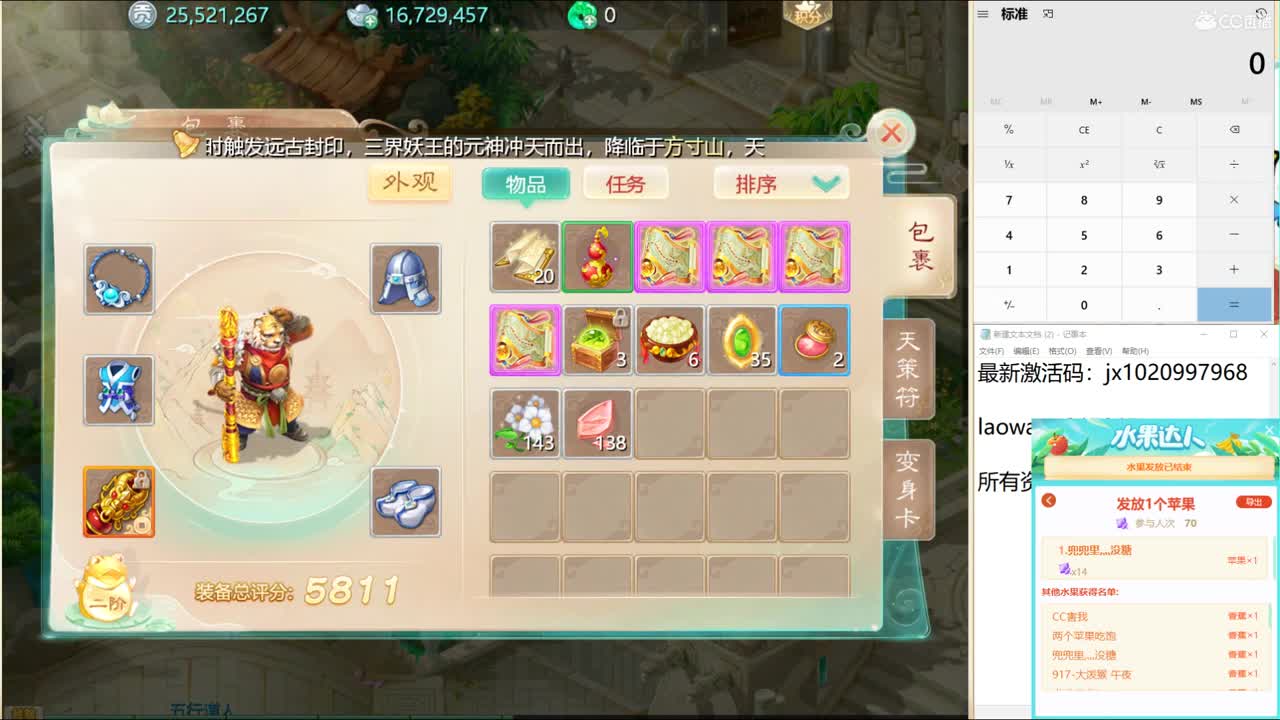Screen dimensions: 1280x720
Task: Open the 排序 sort dropdown
Action: (x=780, y=183)
